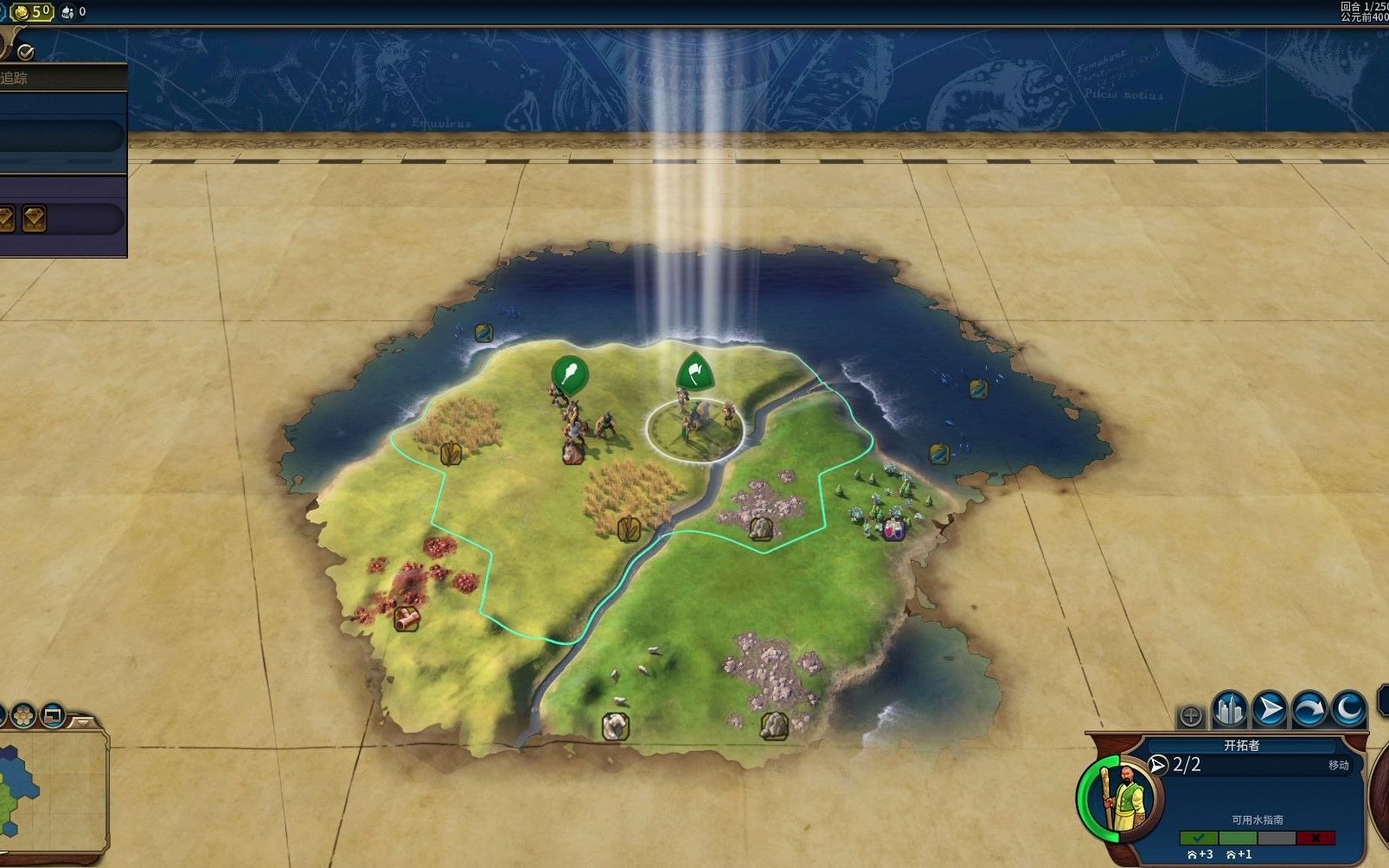Open the map lens hexagon button
The width and height of the screenshot is (1389, 868).
[23, 716]
